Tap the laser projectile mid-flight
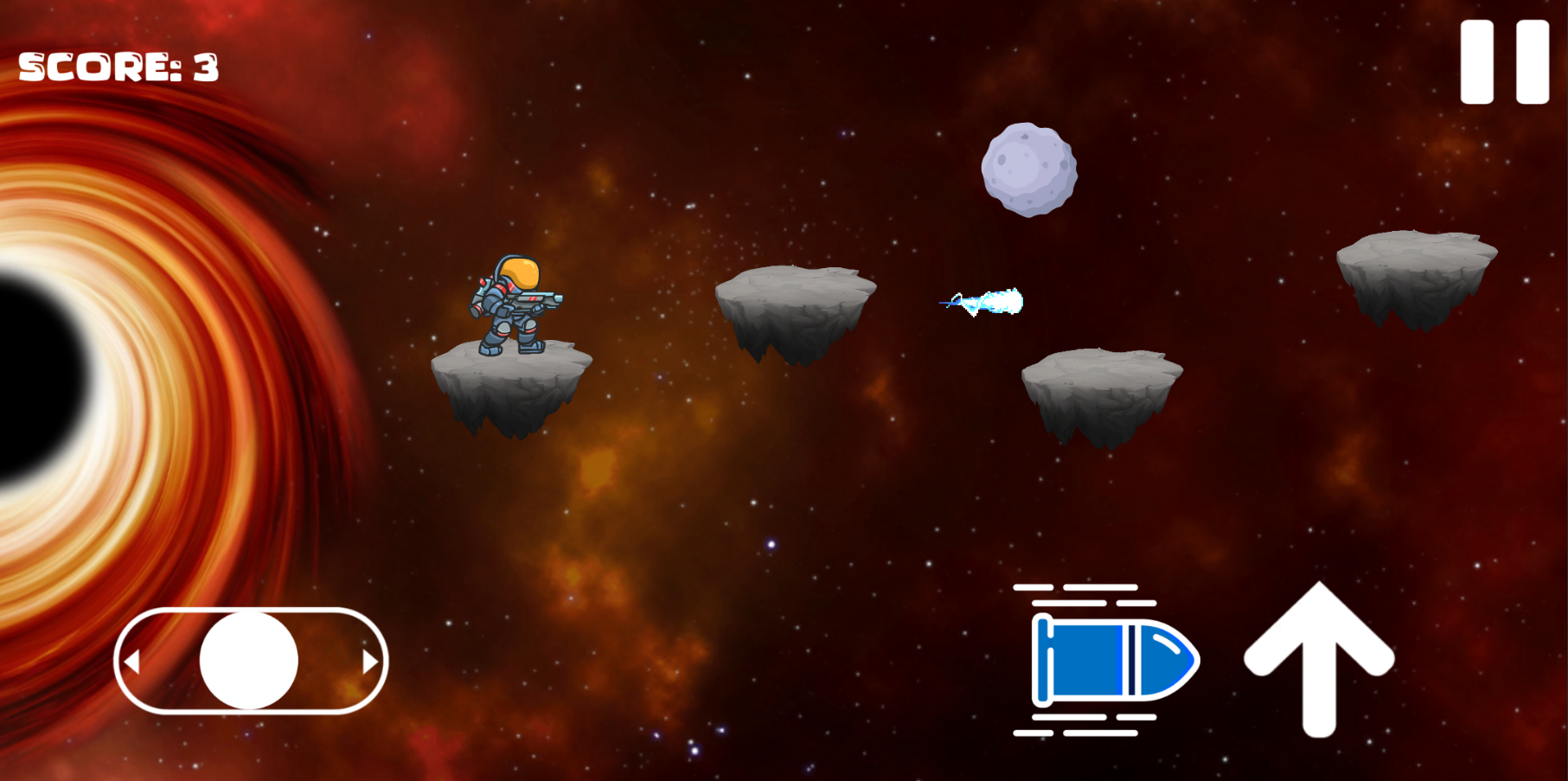1568x781 pixels. pos(982,300)
